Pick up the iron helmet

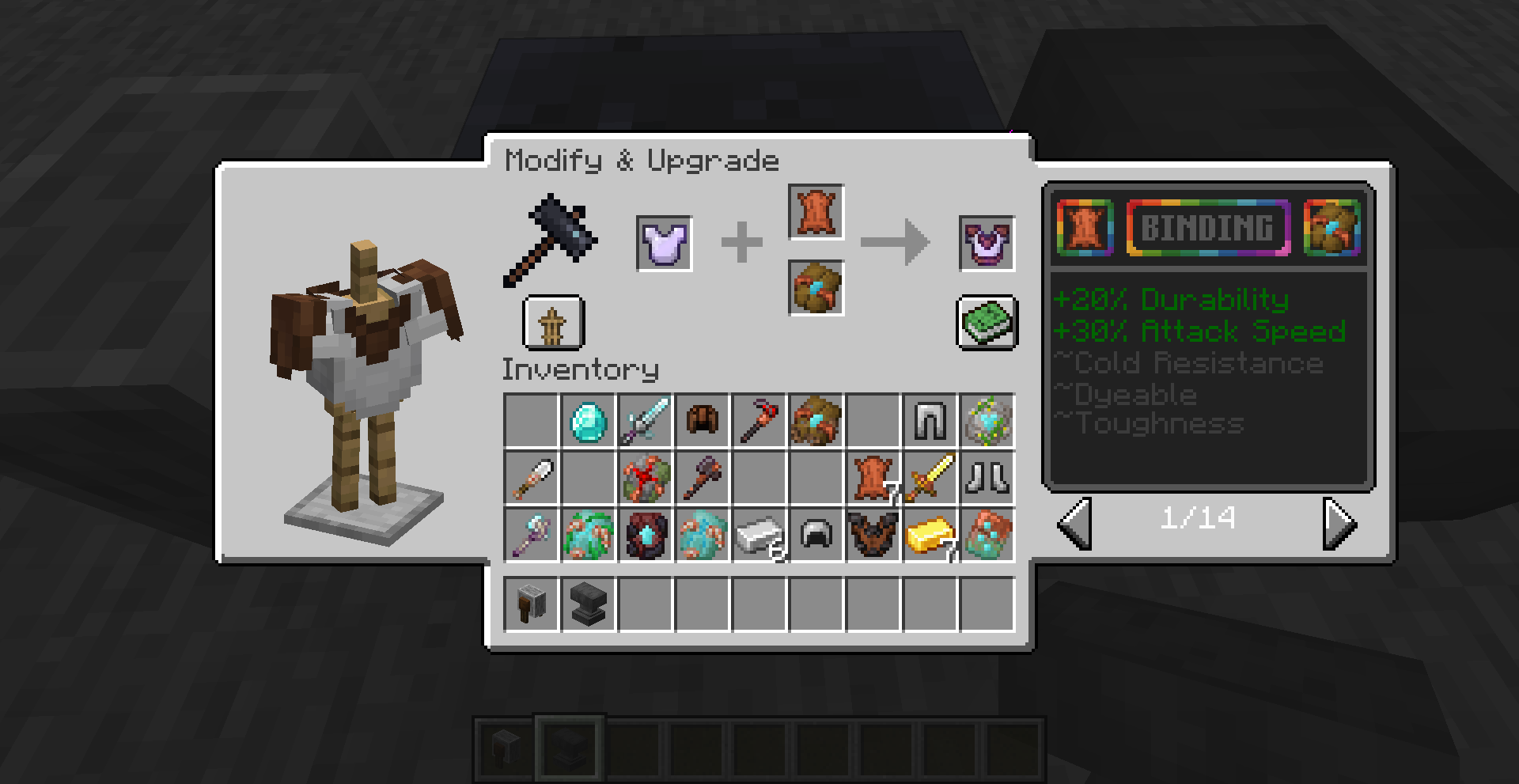(816, 536)
